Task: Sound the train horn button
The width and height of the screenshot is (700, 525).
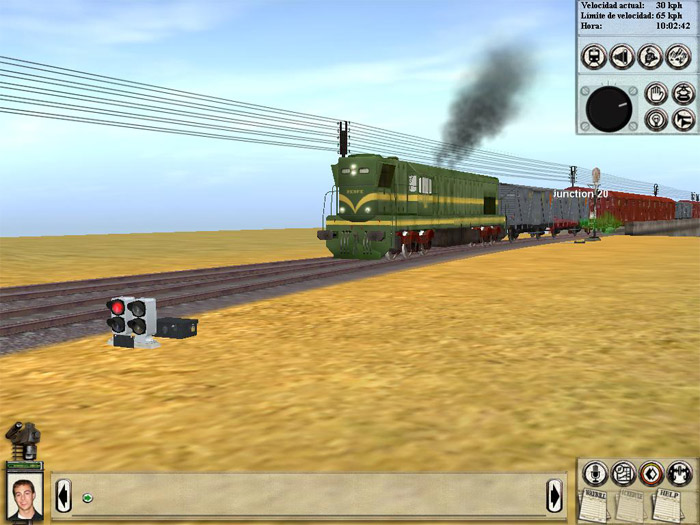Action: coord(684,120)
